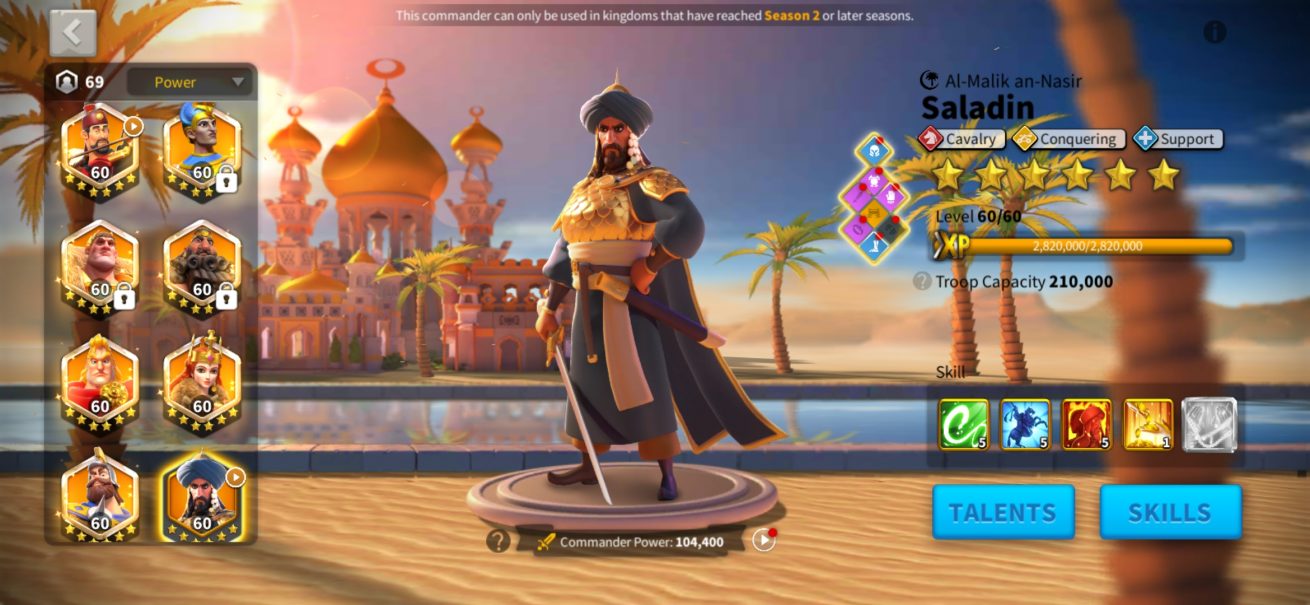
Task: Show Troop Capacity help question mark
Action: tap(922, 282)
